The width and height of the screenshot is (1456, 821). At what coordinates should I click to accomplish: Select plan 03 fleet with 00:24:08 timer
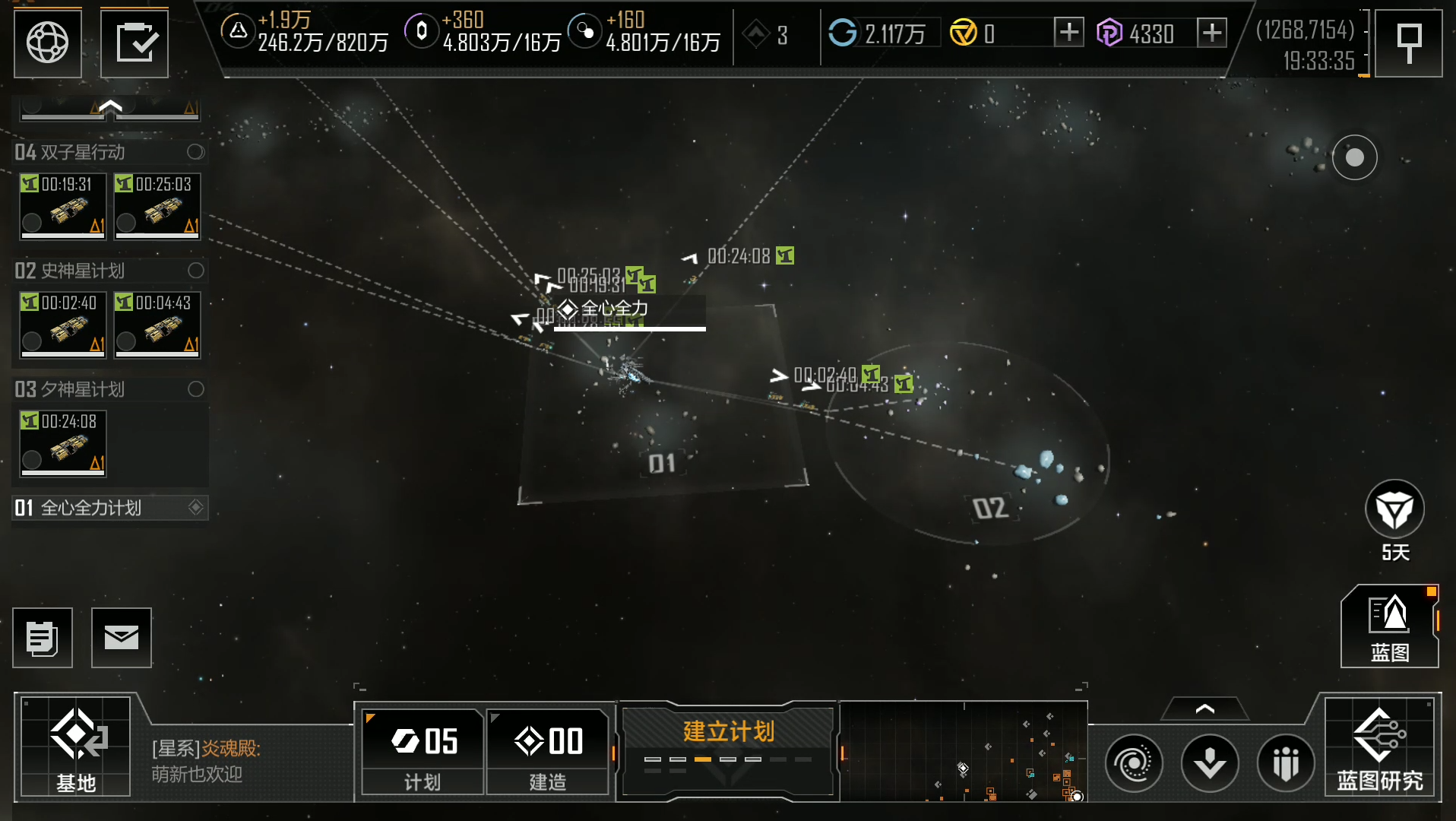coord(63,443)
